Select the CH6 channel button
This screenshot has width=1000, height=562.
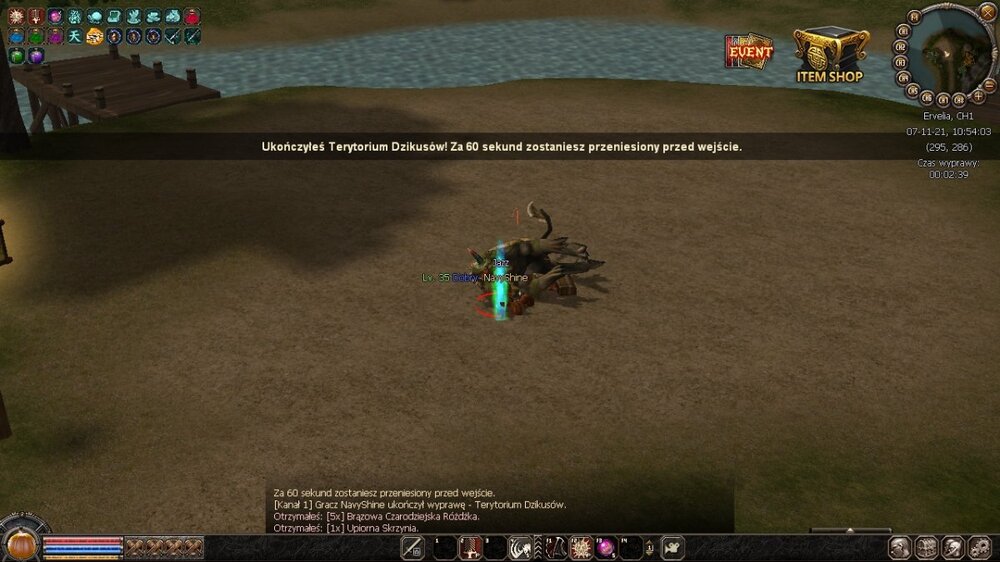click(x=926, y=98)
